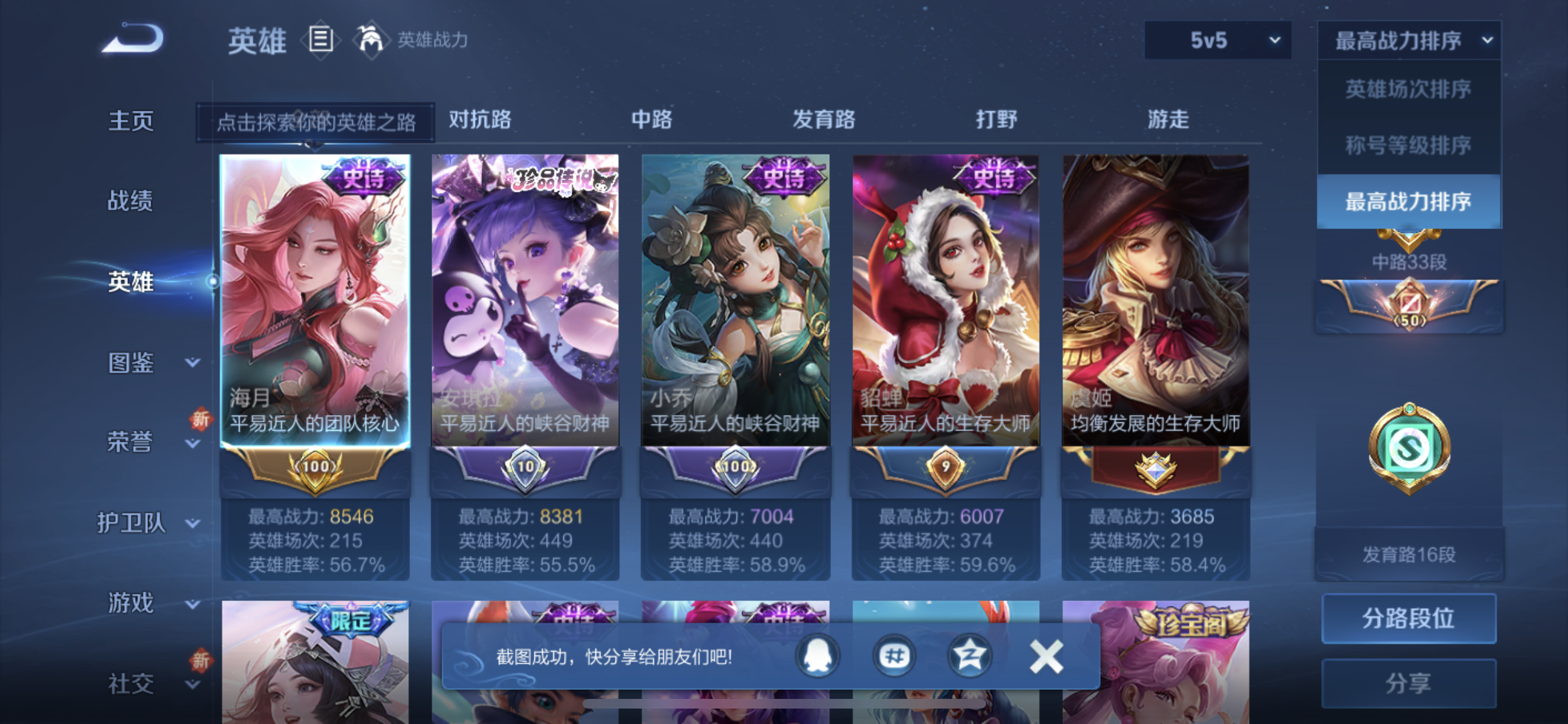Switch to the 打野 lane tab
The image size is (1568, 724).
pos(996,120)
